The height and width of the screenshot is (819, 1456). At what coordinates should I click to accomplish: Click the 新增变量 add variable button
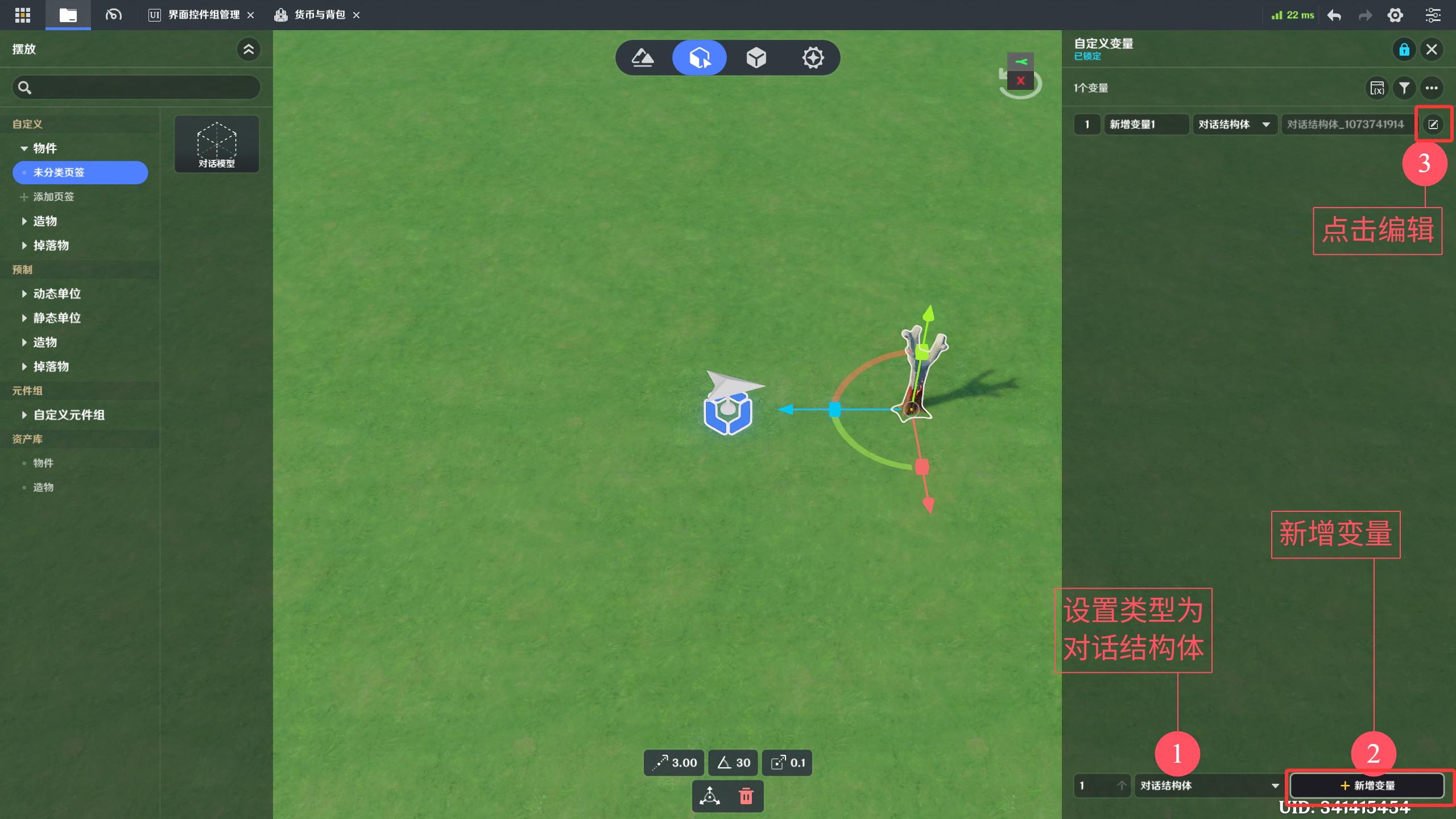[1367, 785]
